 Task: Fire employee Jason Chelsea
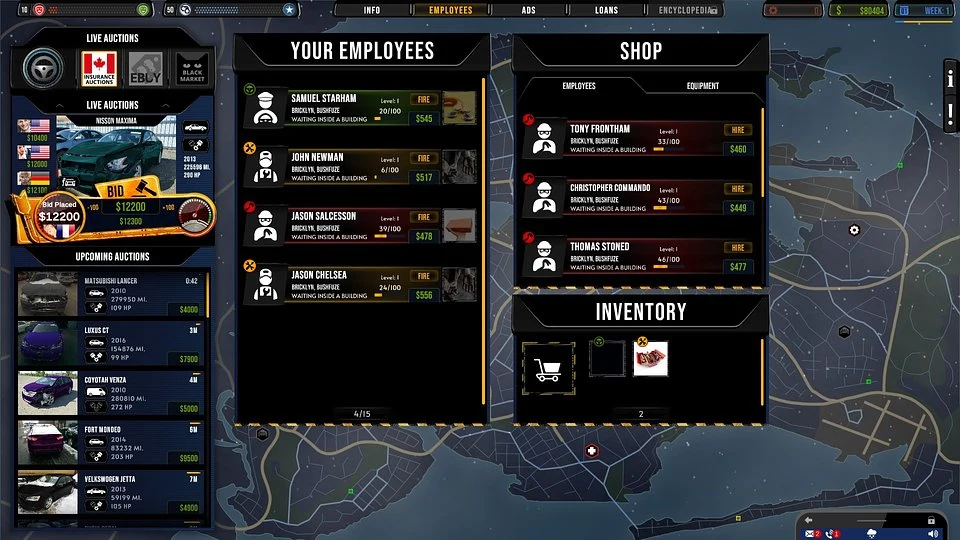click(424, 276)
